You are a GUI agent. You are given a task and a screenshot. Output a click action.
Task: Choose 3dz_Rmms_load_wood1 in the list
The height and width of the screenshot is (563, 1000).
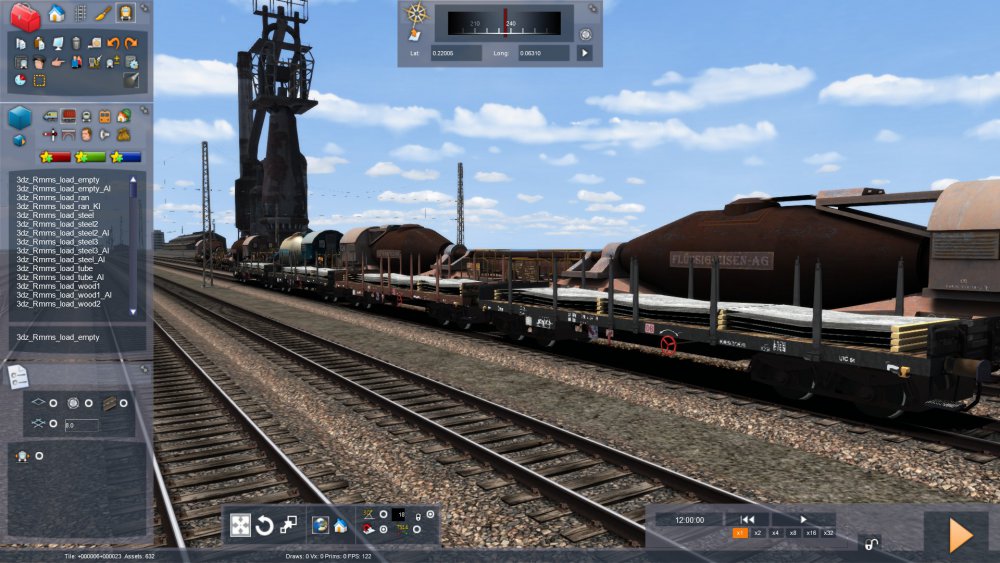[x=53, y=286]
